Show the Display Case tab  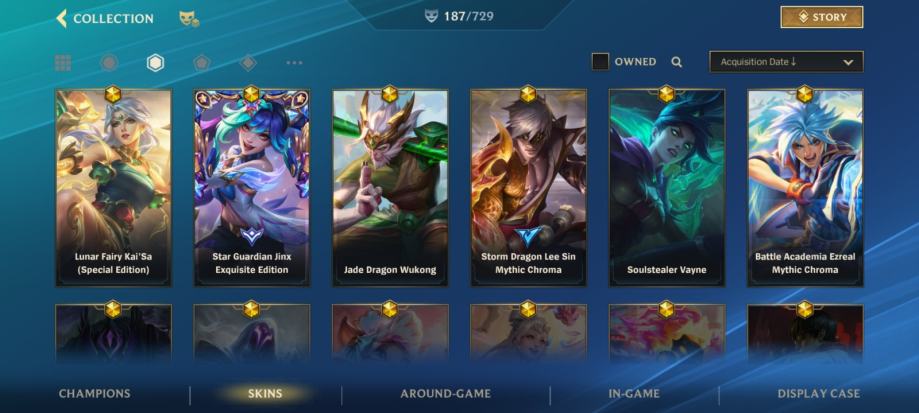pyautogui.click(x=818, y=394)
